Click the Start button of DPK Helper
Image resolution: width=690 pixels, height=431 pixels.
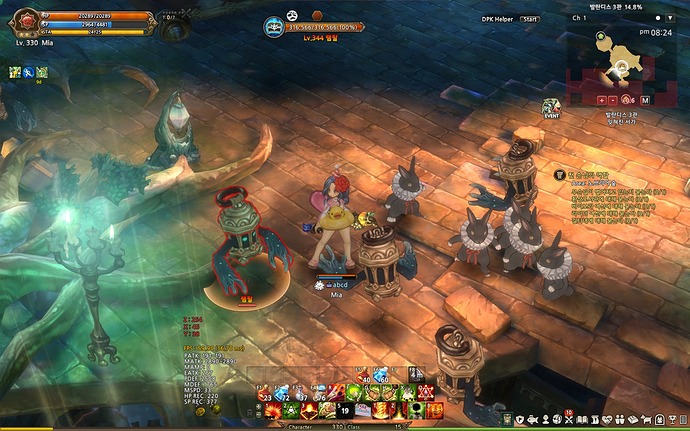533,18
